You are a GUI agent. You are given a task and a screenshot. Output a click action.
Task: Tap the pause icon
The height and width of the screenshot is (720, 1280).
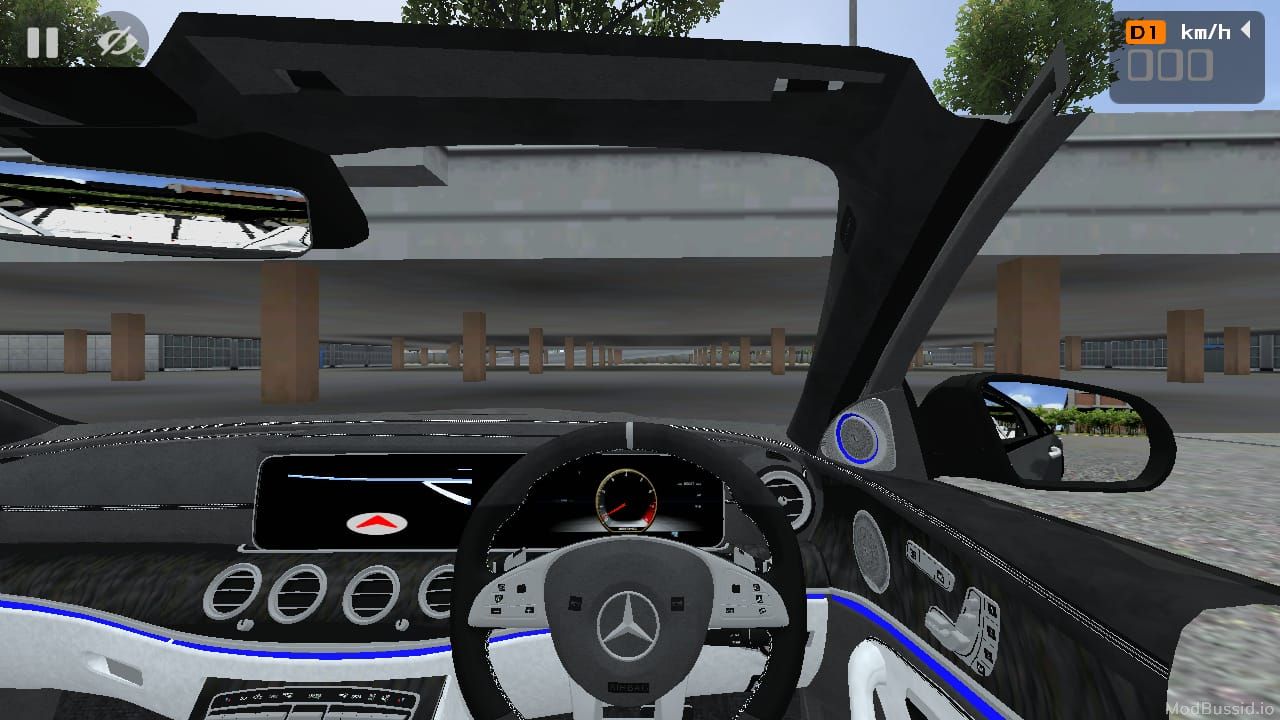tap(42, 42)
